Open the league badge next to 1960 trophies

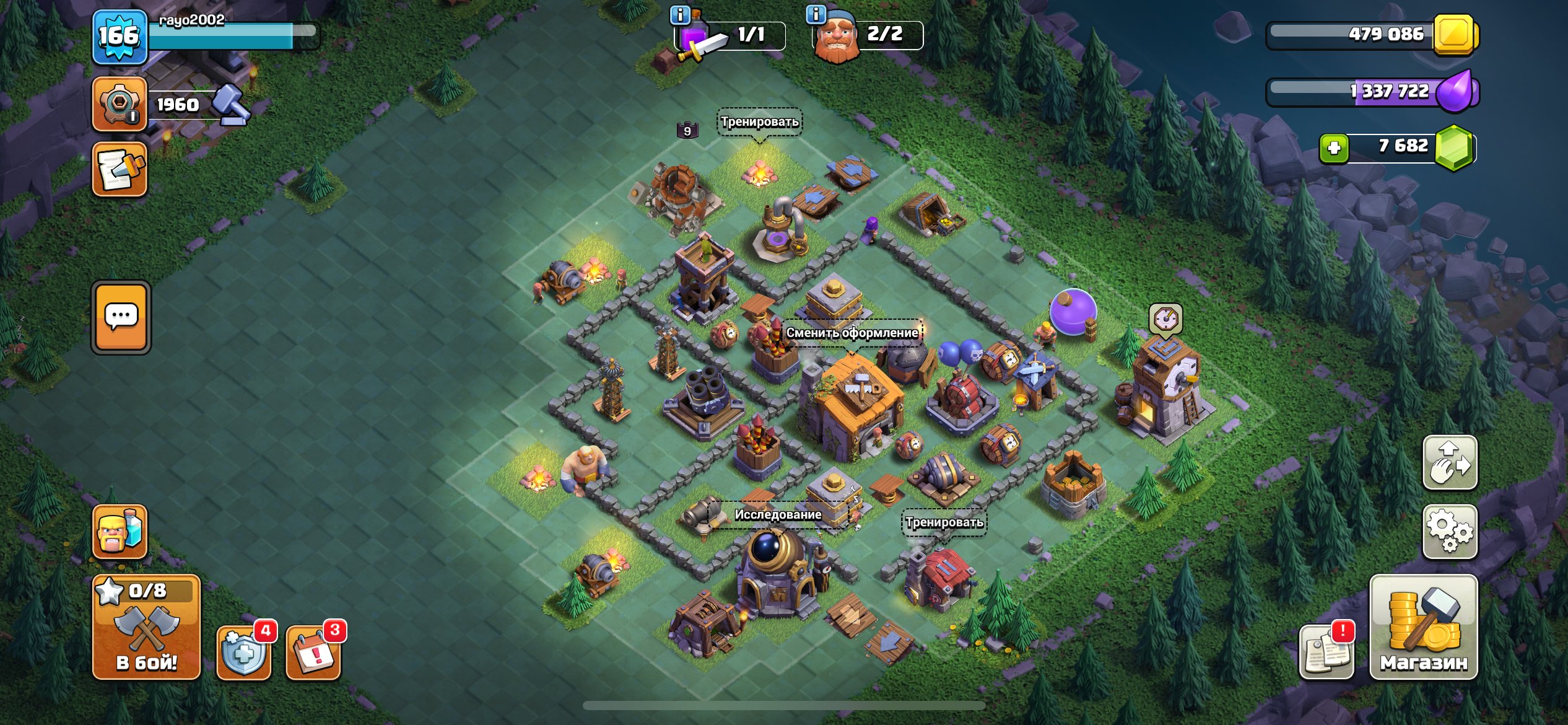(x=120, y=104)
